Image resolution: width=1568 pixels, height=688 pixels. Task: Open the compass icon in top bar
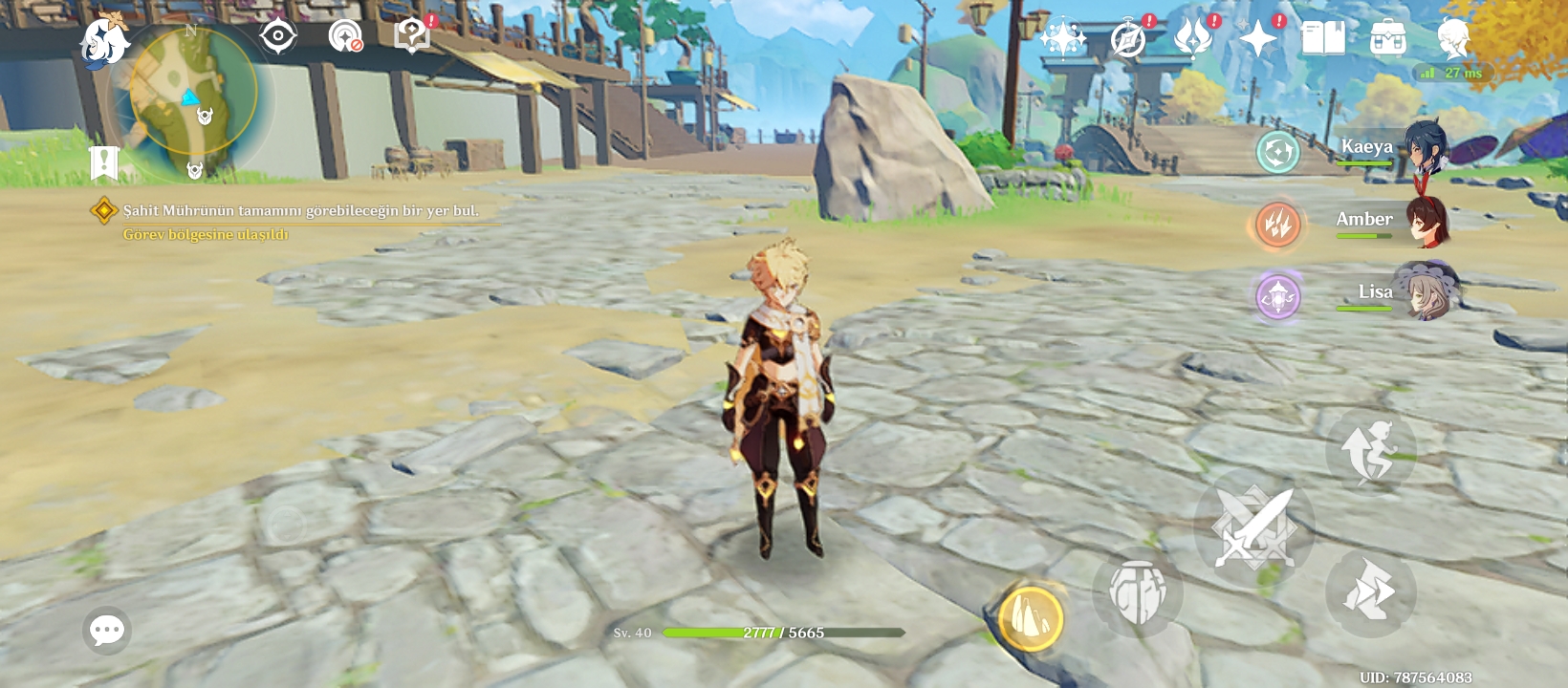(1128, 39)
